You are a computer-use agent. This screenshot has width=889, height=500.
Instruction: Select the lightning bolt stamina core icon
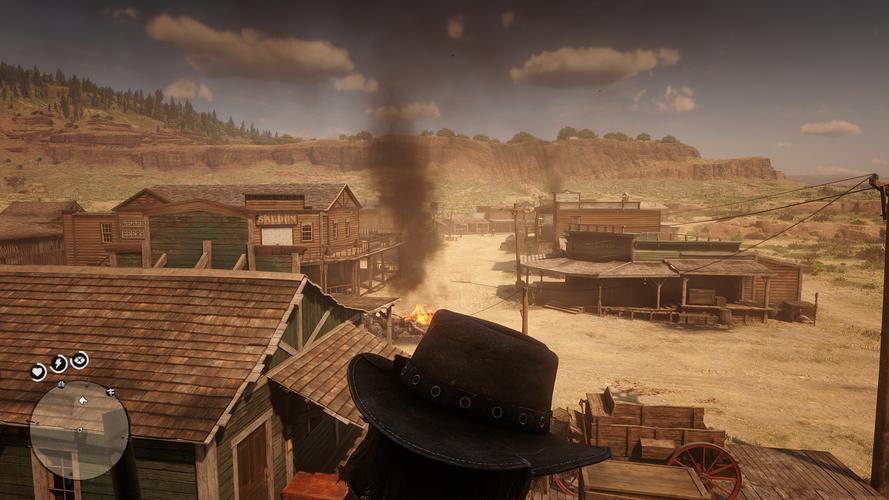pyautogui.click(x=59, y=363)
